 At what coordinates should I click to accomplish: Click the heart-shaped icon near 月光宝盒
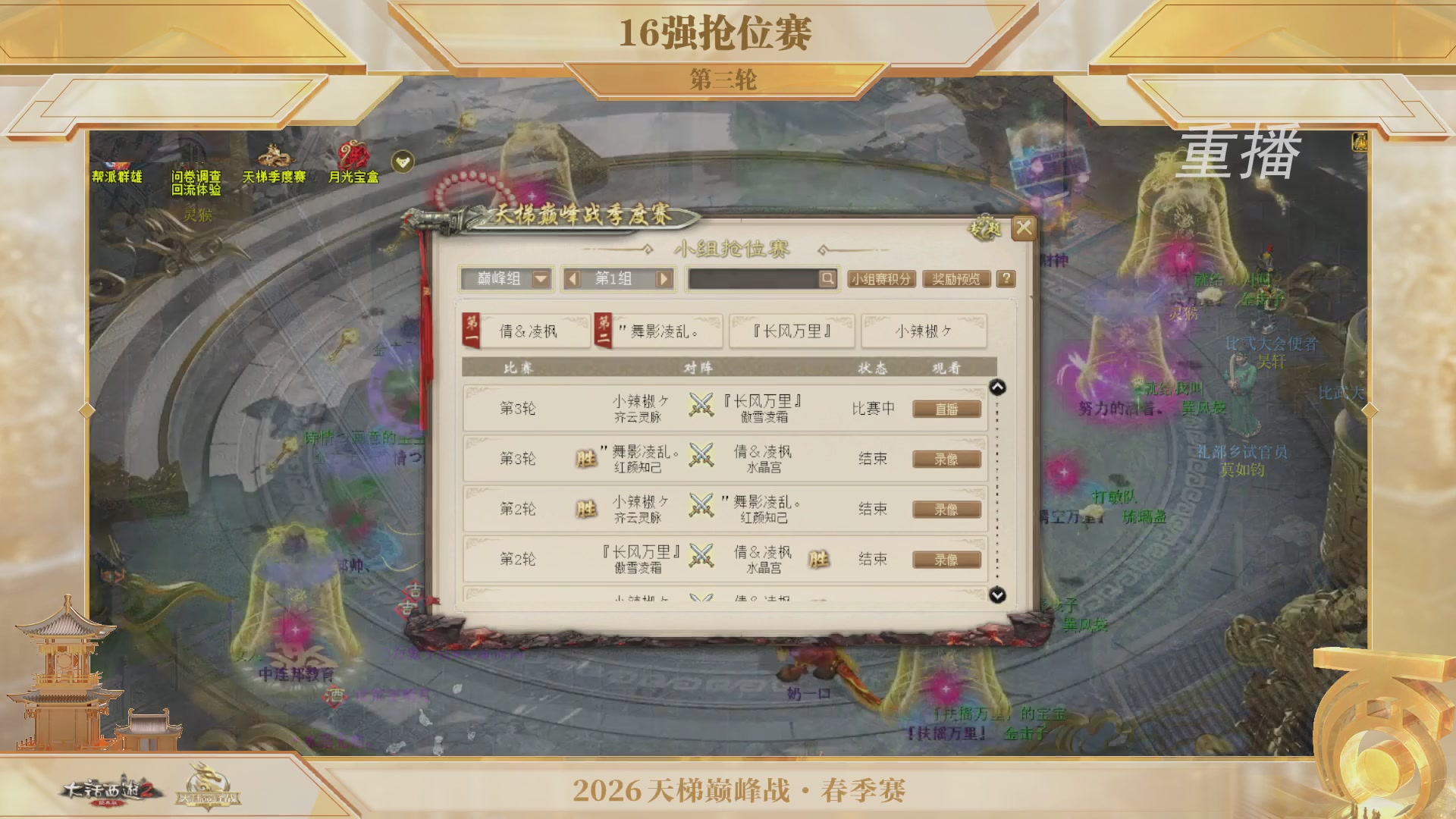(403, 161)
